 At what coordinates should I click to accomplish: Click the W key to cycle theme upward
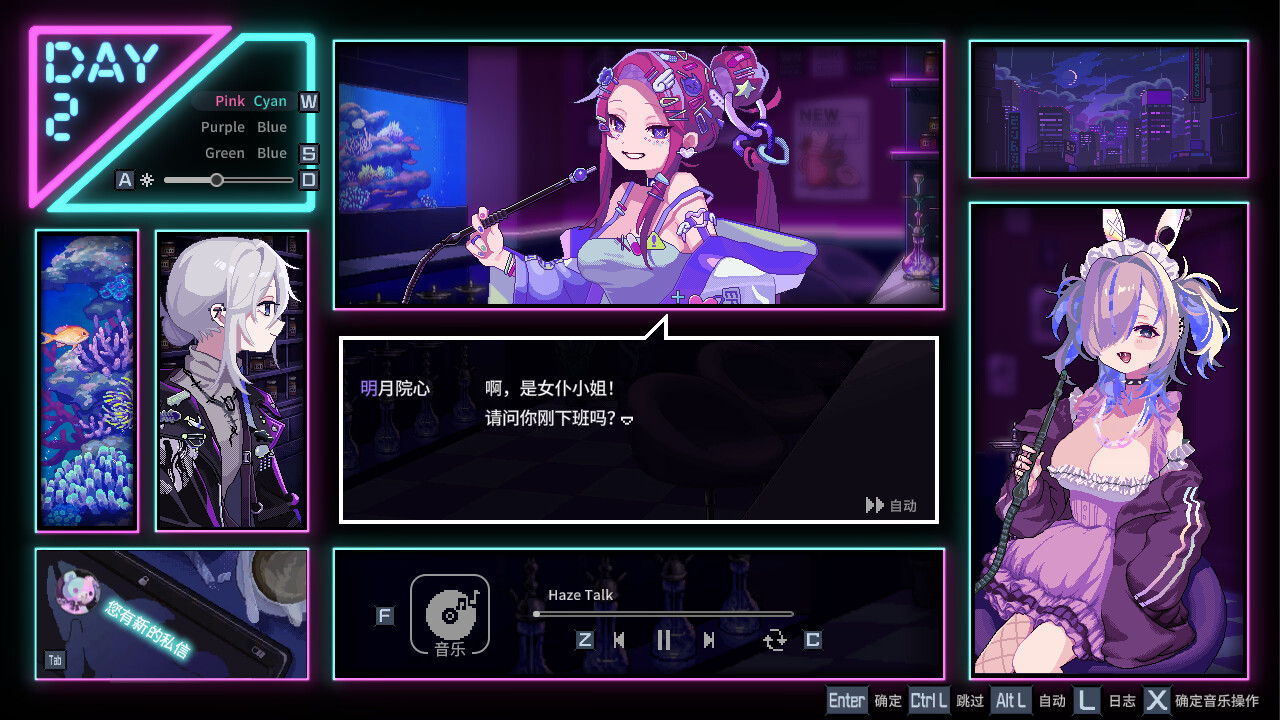(308, 101)
